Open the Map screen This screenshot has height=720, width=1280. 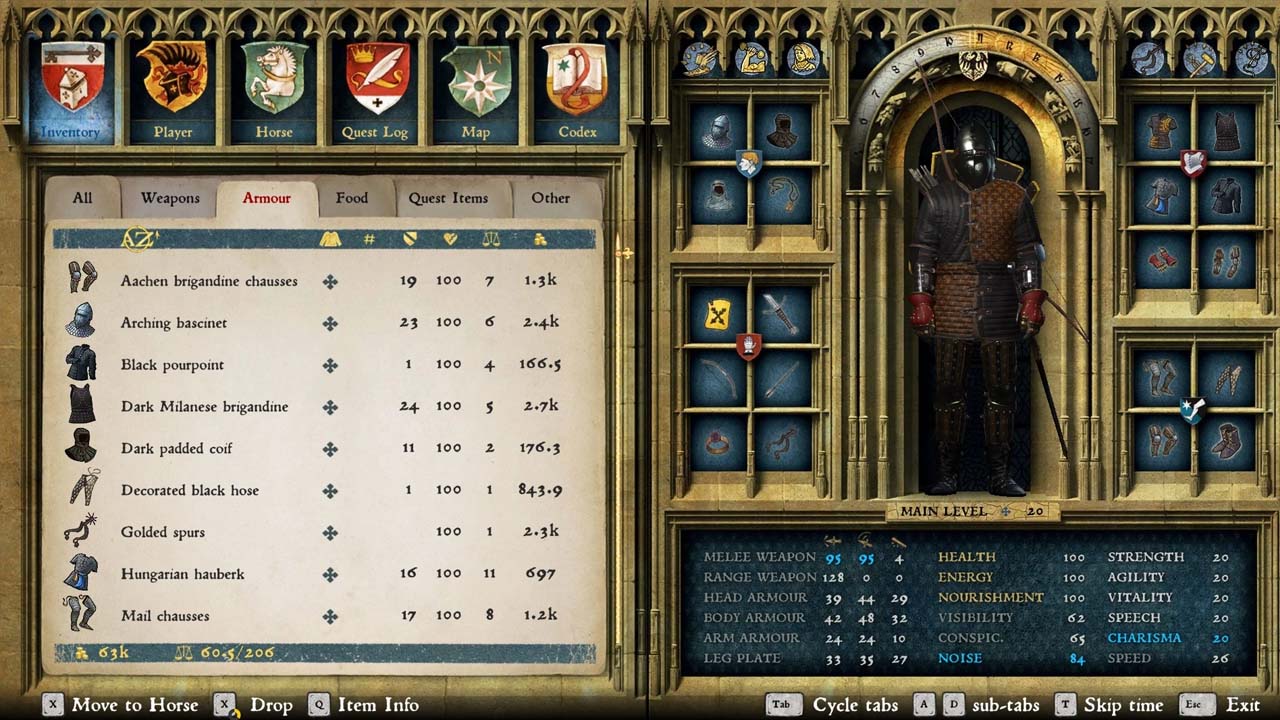click(475, 90)
